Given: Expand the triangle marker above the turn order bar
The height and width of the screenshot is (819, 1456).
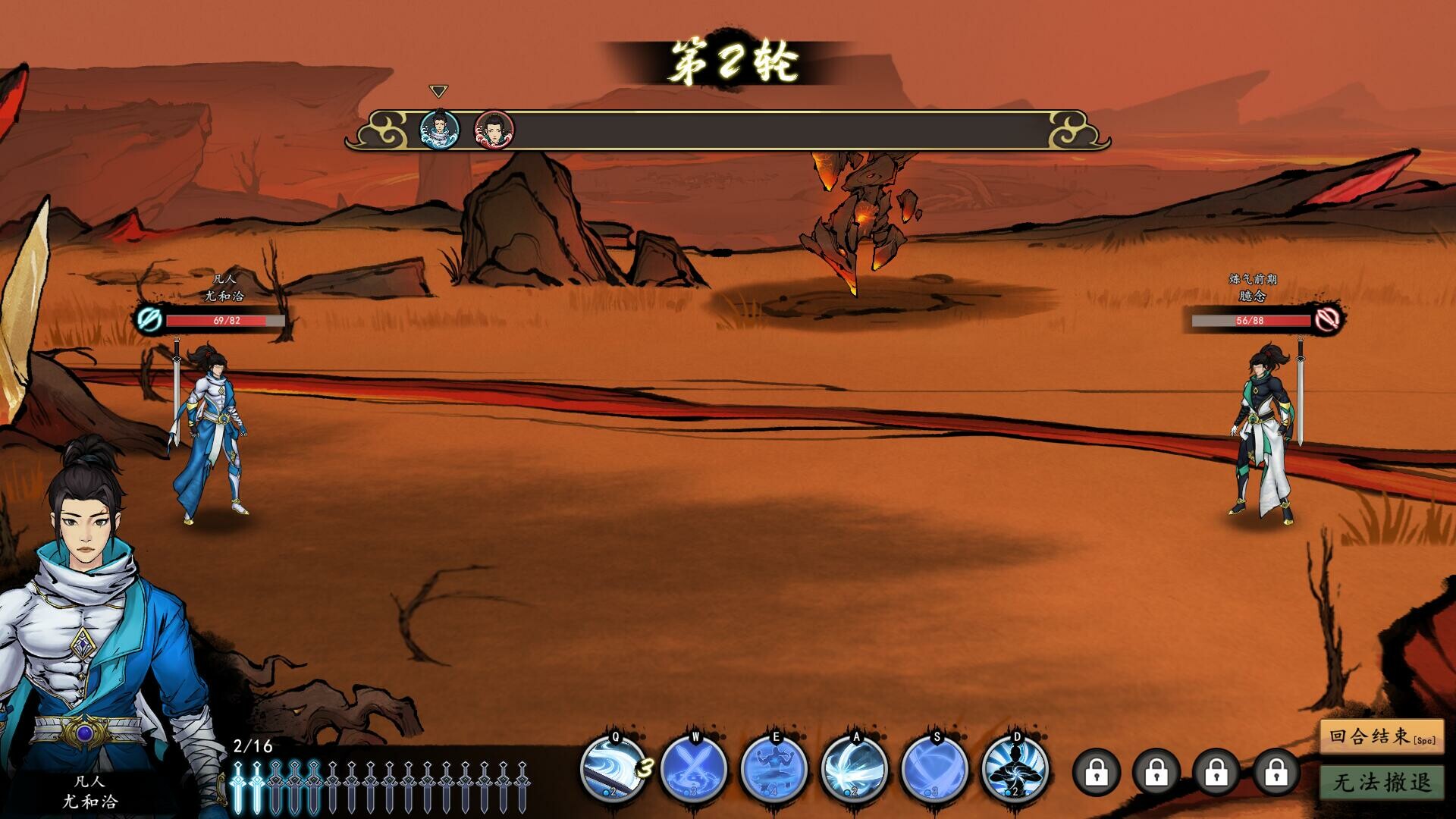Looking at the screenshot, I should [x=438, y=90].
